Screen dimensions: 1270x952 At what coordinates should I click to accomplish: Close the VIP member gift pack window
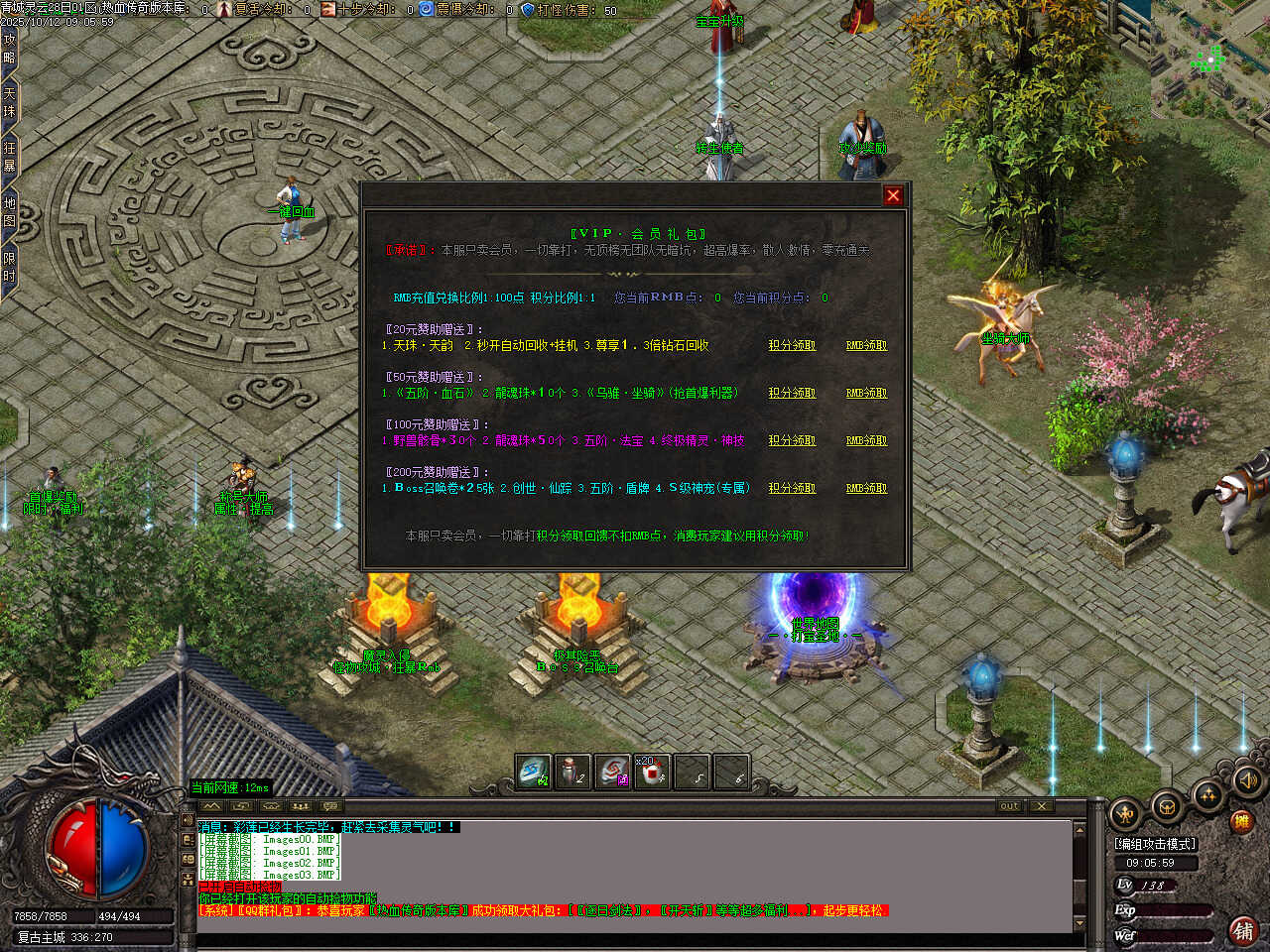pyautogui.click(x=893, y=195)
